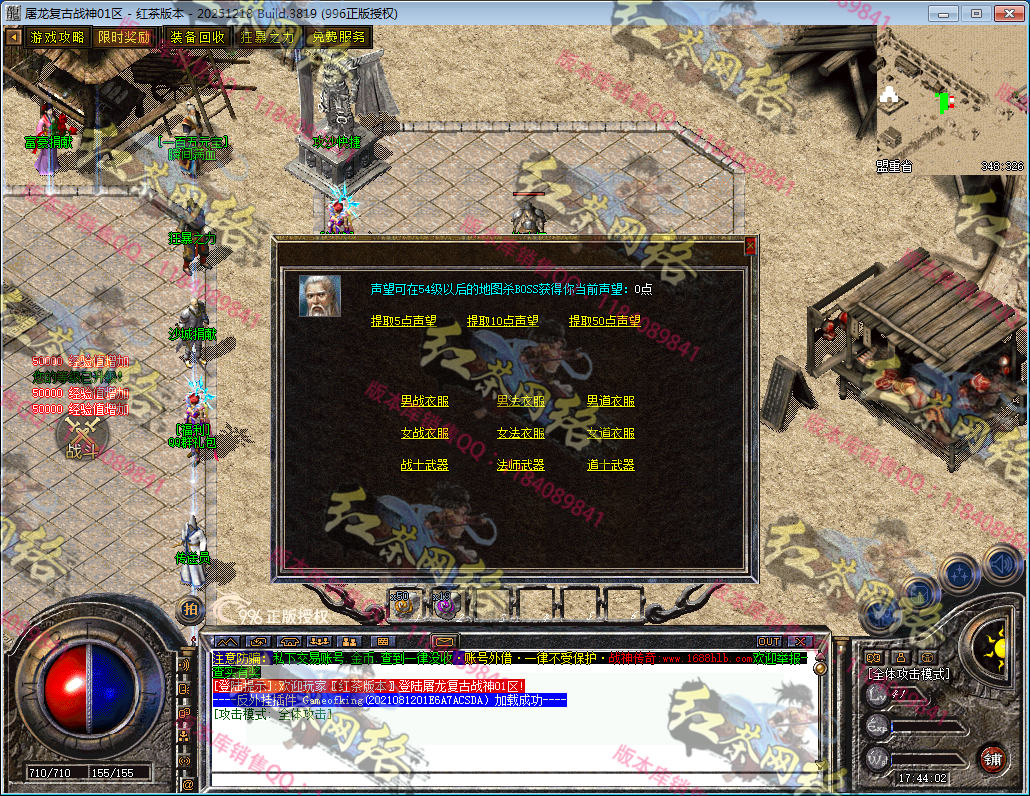
Task: Open the 游戏攻略 game guide menu
Action: (x=57, y=37)
